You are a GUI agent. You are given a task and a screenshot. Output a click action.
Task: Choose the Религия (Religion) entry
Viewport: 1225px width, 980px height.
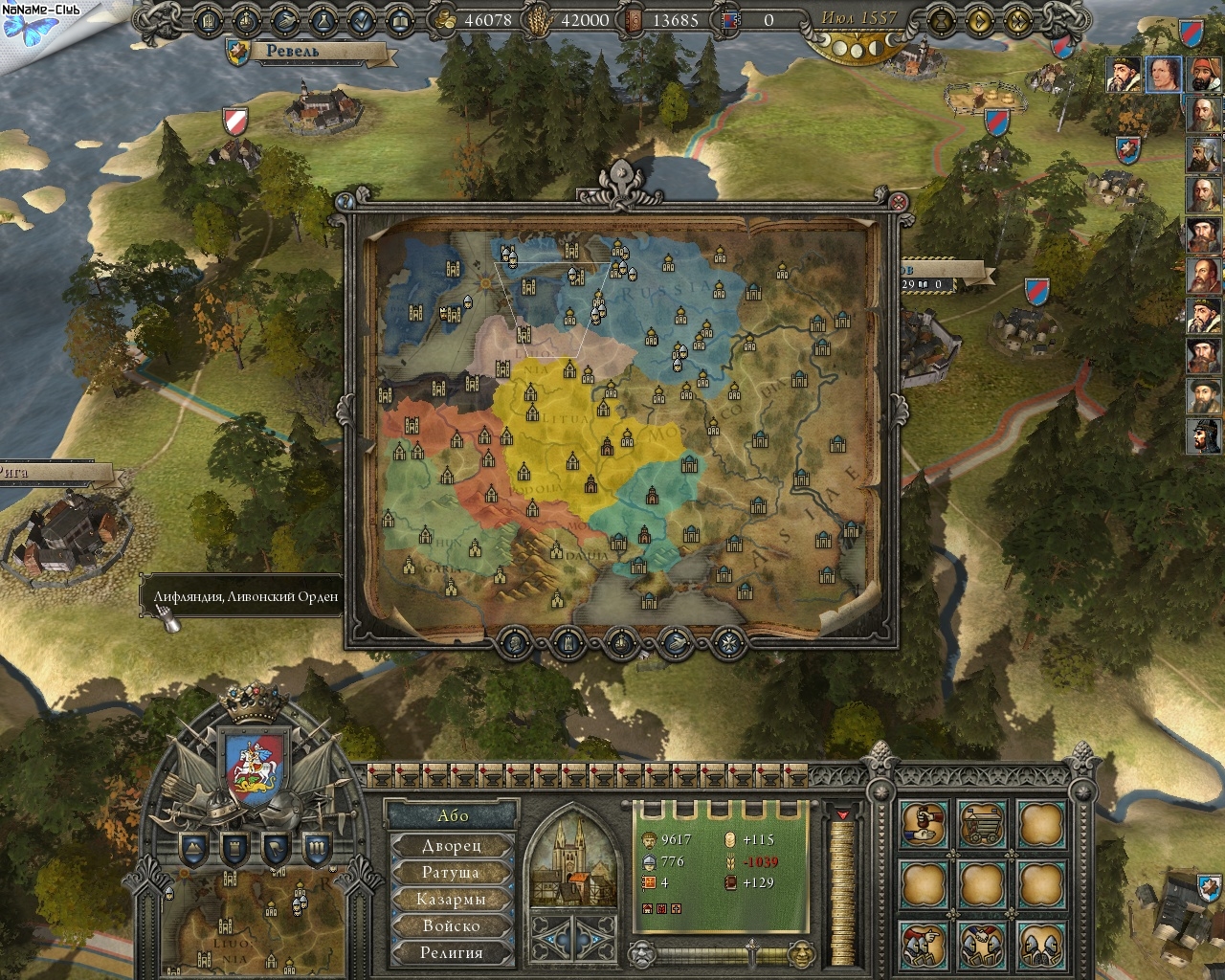[x=453, y=953]
